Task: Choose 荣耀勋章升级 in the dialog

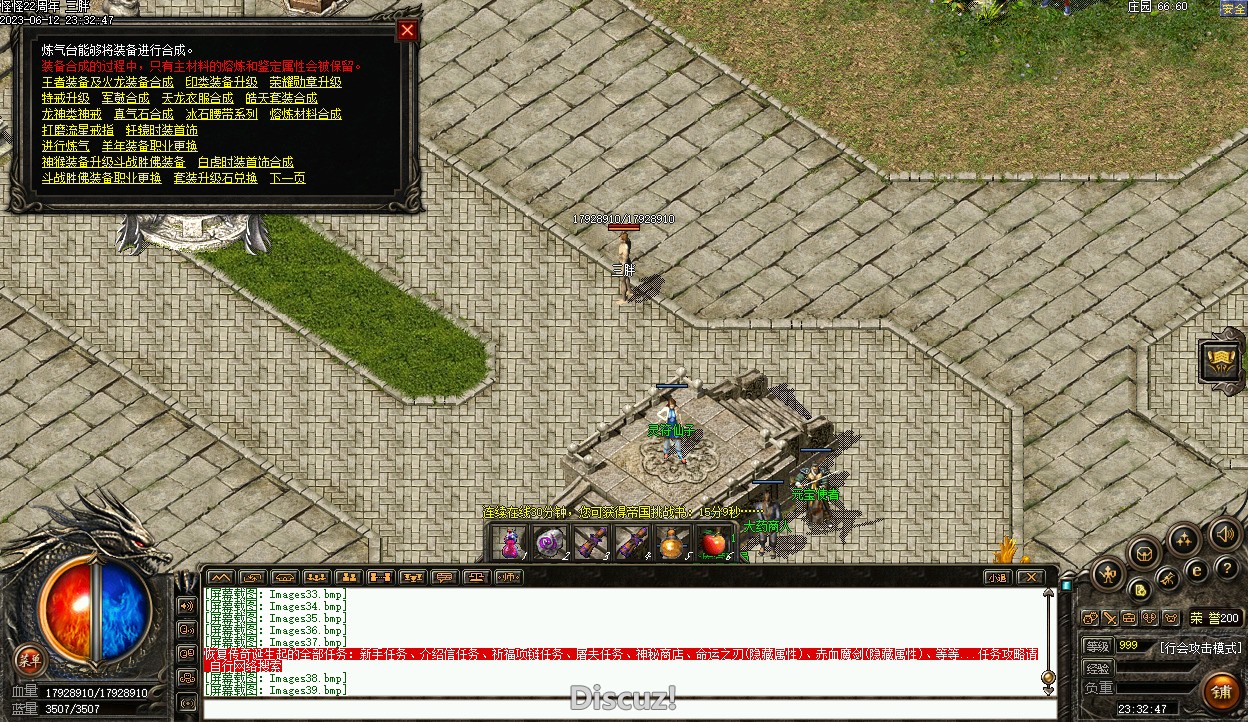Action: [305, 82]
